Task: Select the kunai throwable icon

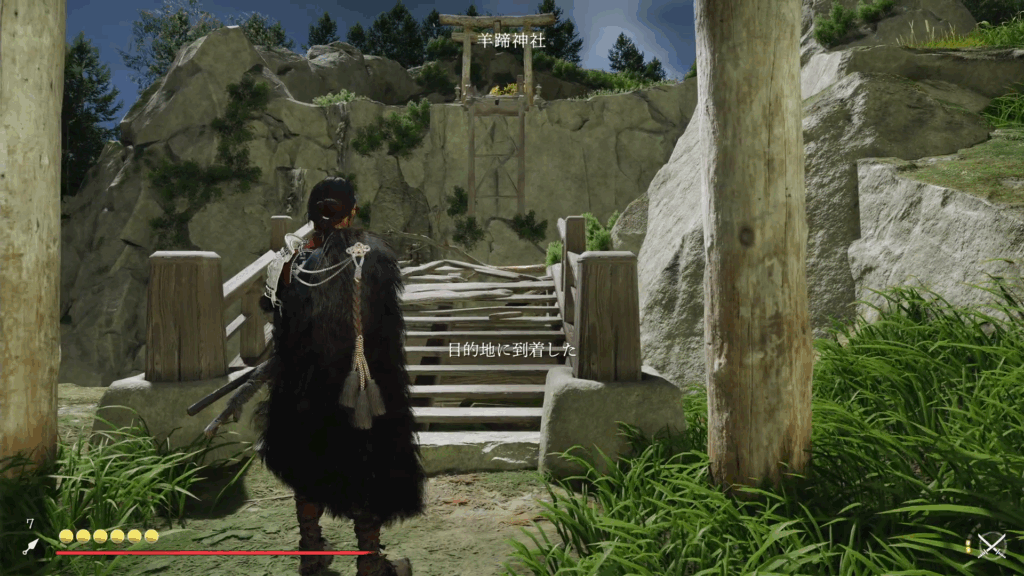Action: [x=31, y=546]
